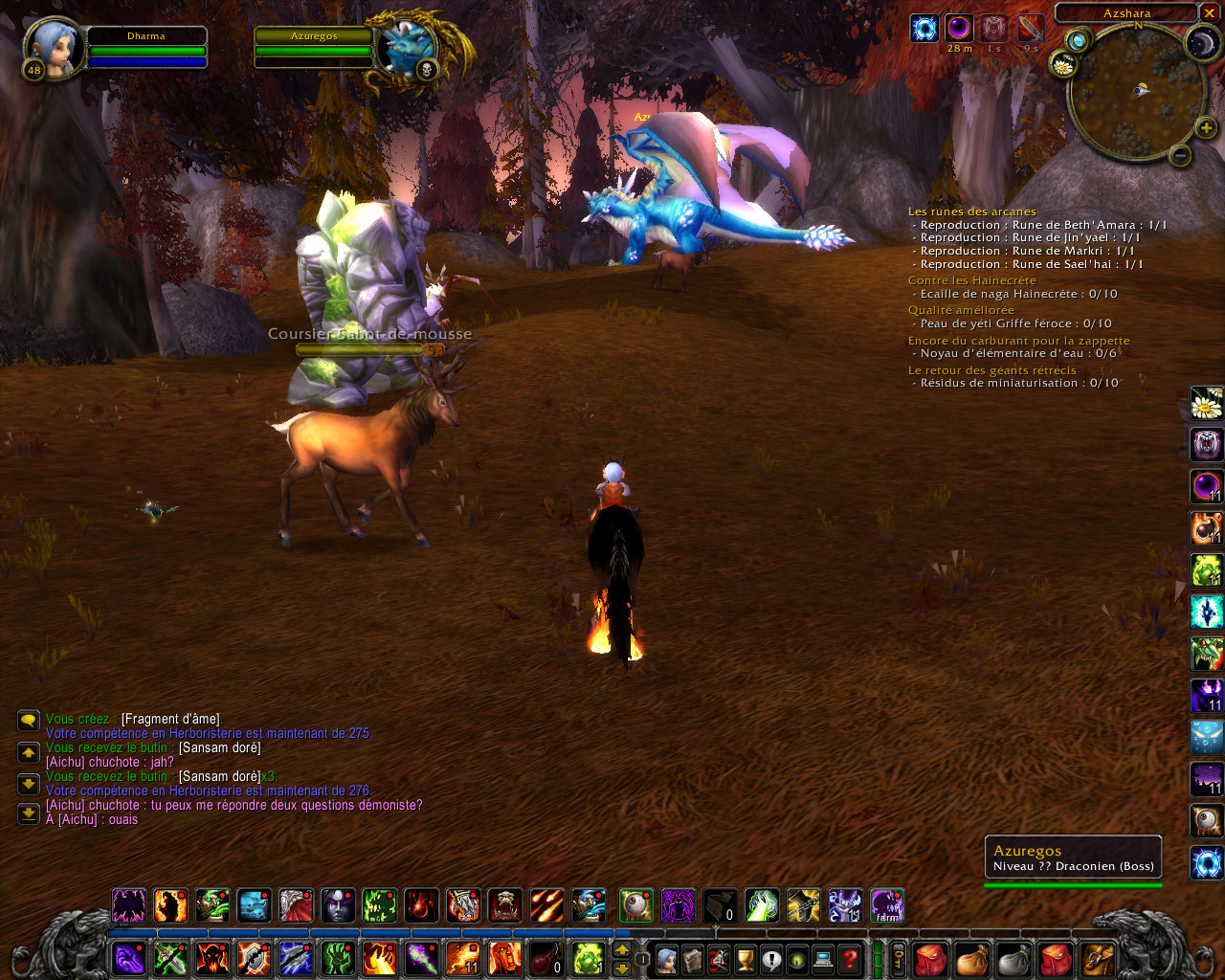This screenshot has width=1225, height=980.
Task: Open the keyring button
Action: [899, 958]
